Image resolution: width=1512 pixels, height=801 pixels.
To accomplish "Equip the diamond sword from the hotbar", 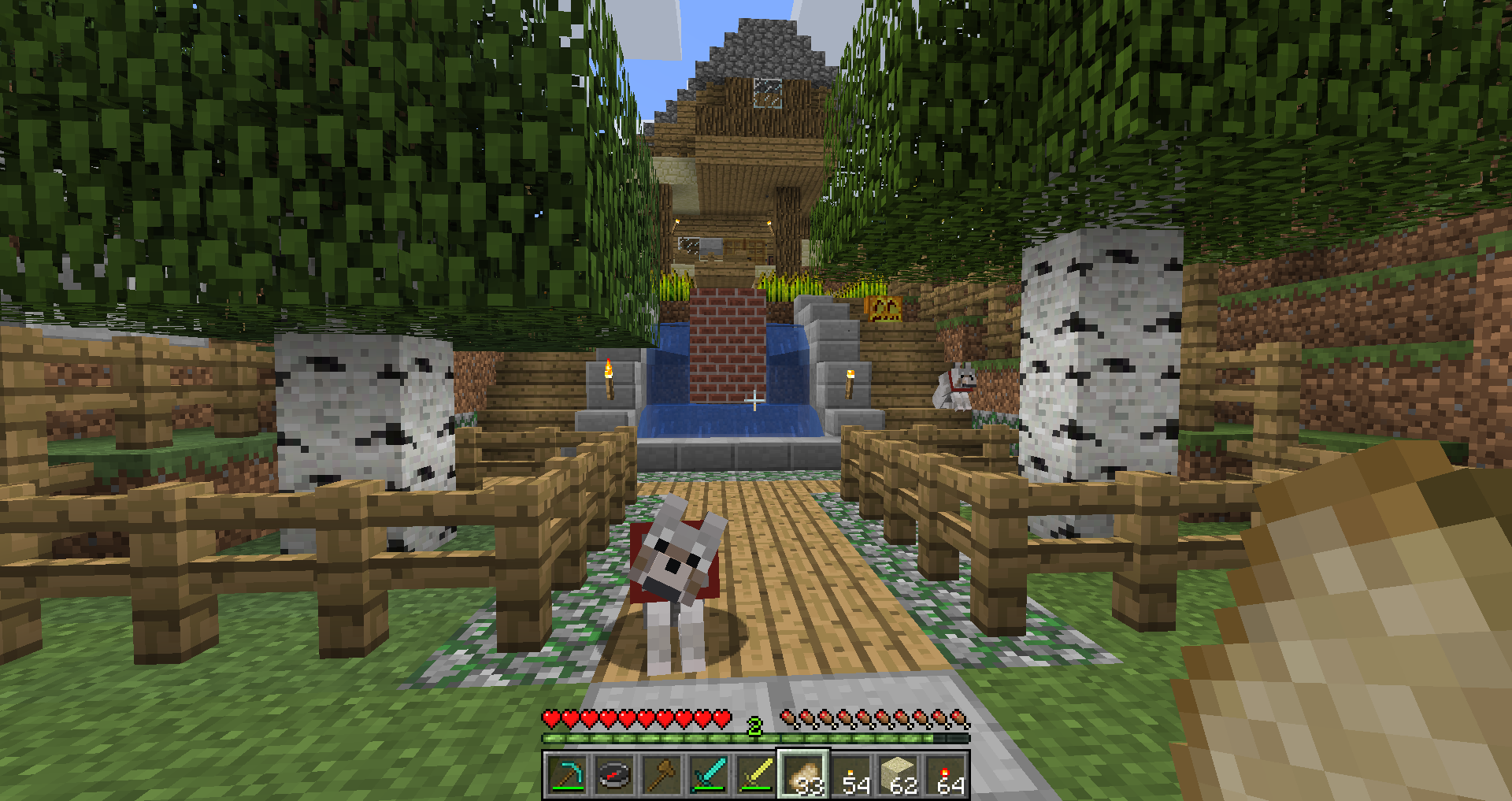I will 709,775.
